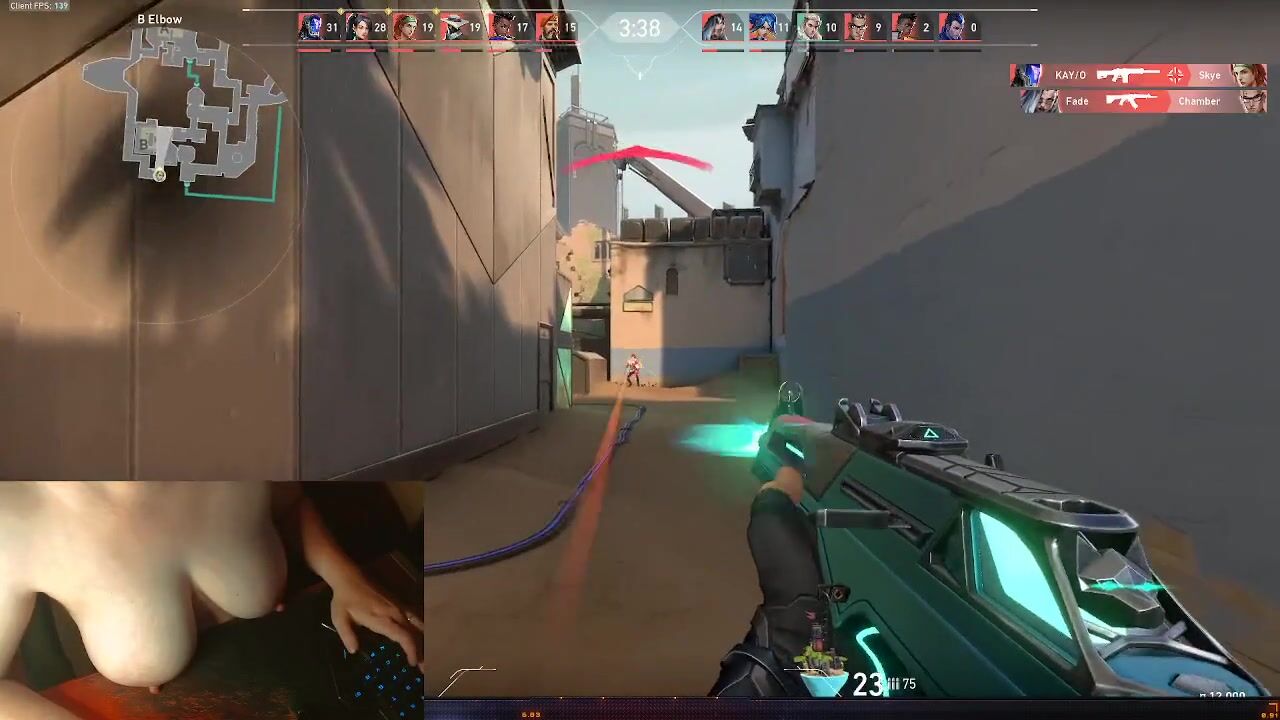Choose the top-bar player portrait scoring 15
Screen dimensions: 1280x720
coord(548,27)
